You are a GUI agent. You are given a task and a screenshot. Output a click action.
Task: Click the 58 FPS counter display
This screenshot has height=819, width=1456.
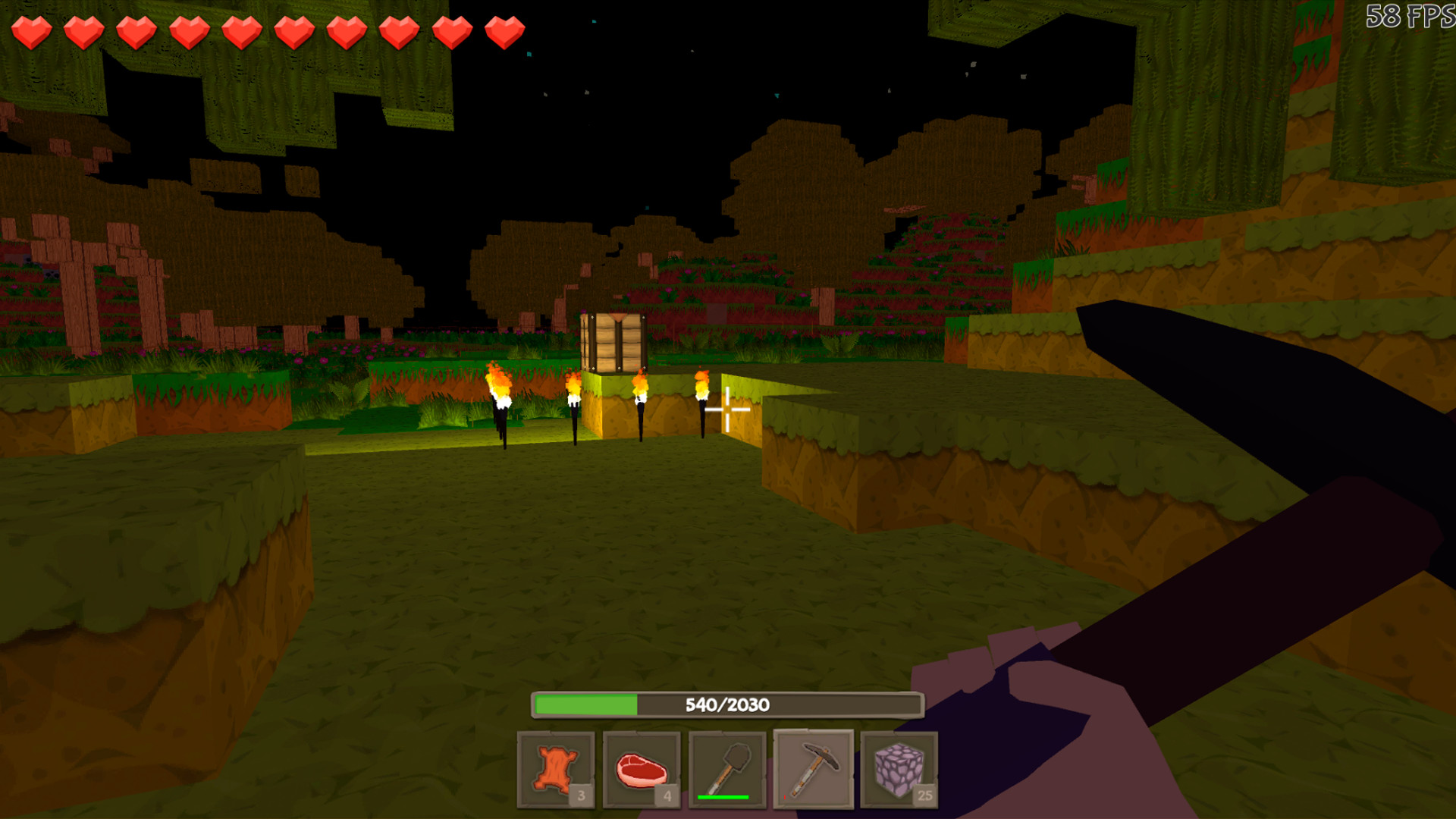click(x=1417, y=17)
